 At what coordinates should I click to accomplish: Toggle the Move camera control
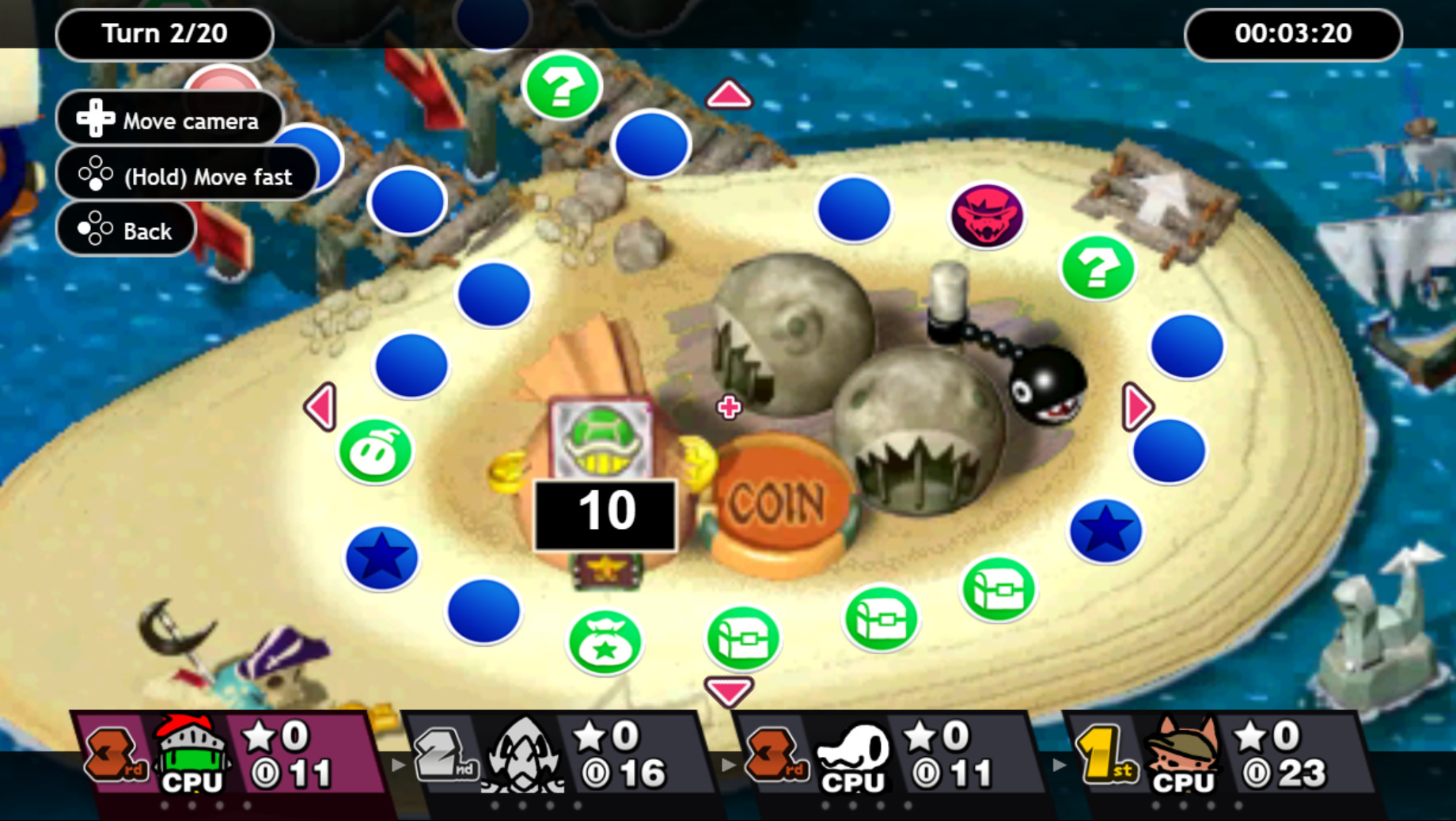click(x=169, y=120)
